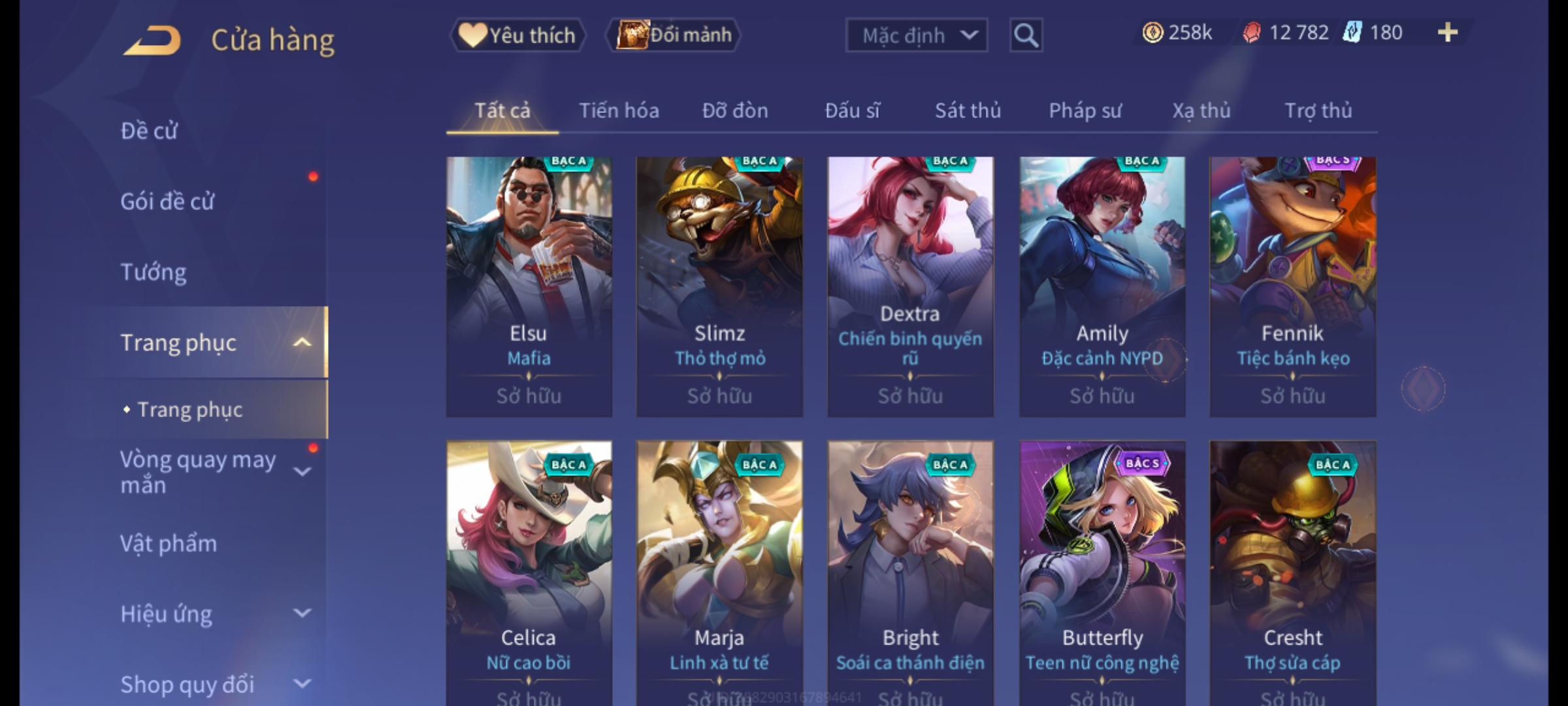The image size is (1568, 706).
Task: Go back using the return arrow
Action: pyautogui.click(x=152, y=41)
